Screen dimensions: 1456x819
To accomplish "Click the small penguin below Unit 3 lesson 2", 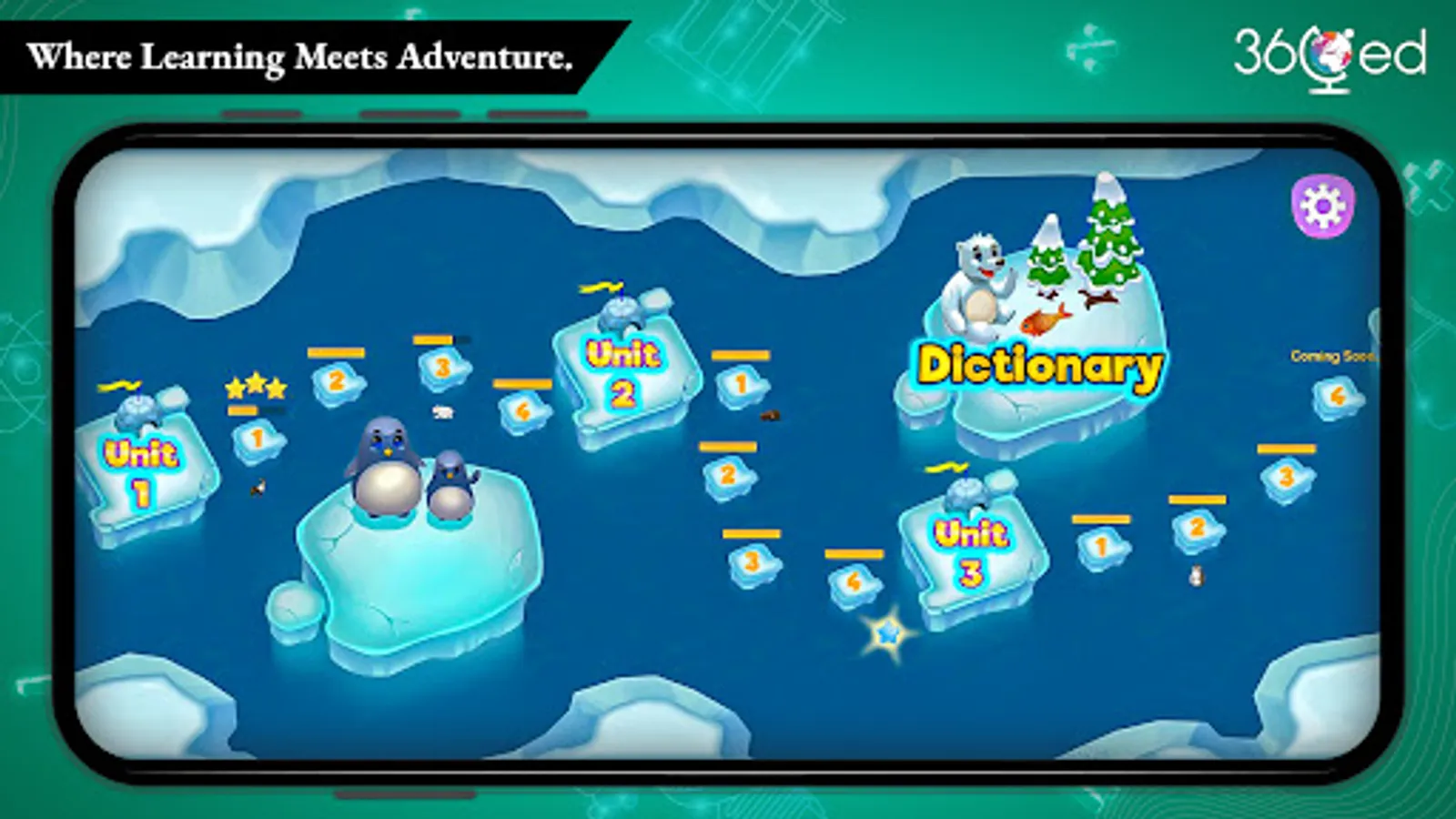I will click(1195, 573).
